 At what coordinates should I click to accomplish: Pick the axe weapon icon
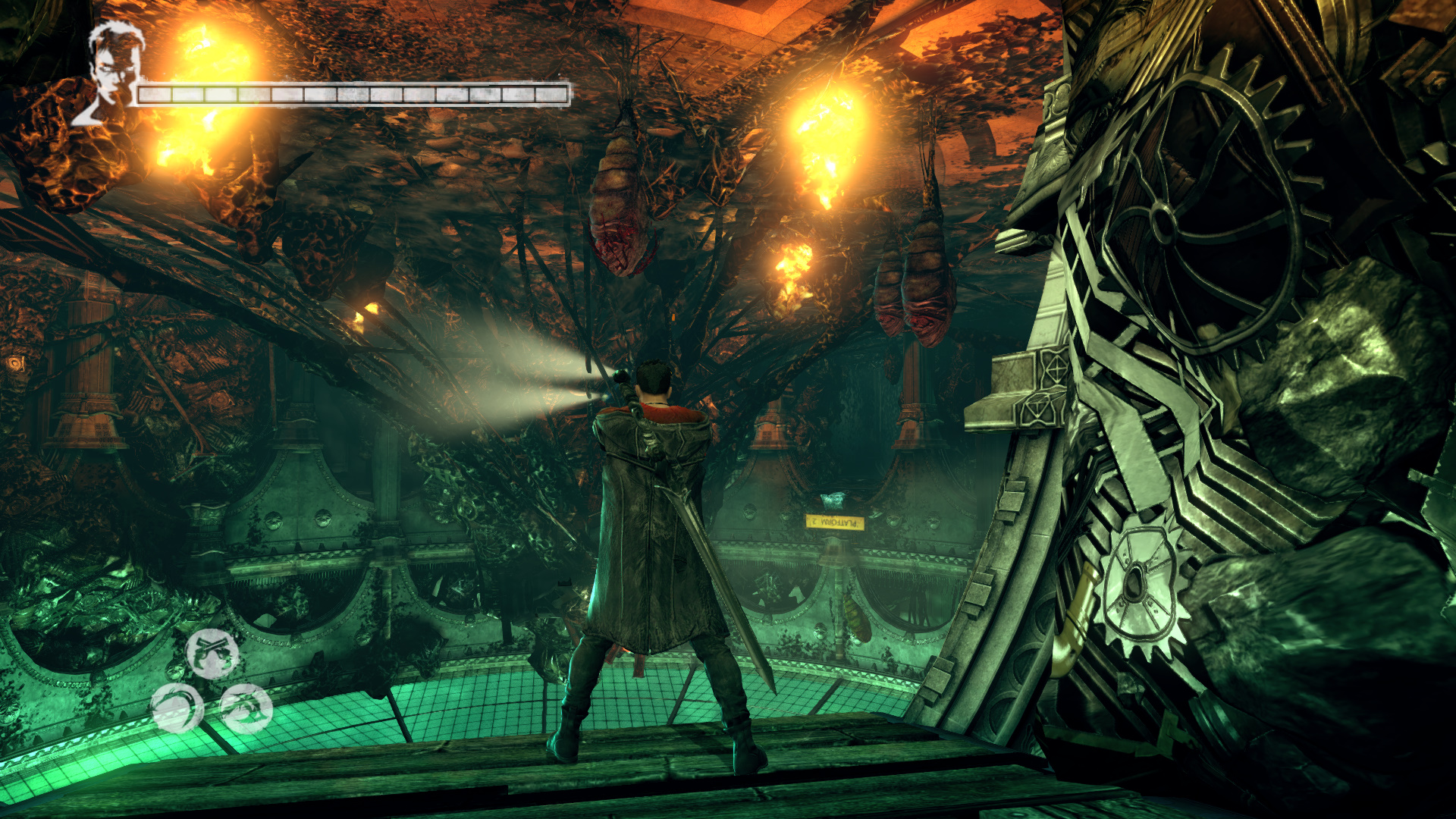pyautogui.click(x=246, y=708)
